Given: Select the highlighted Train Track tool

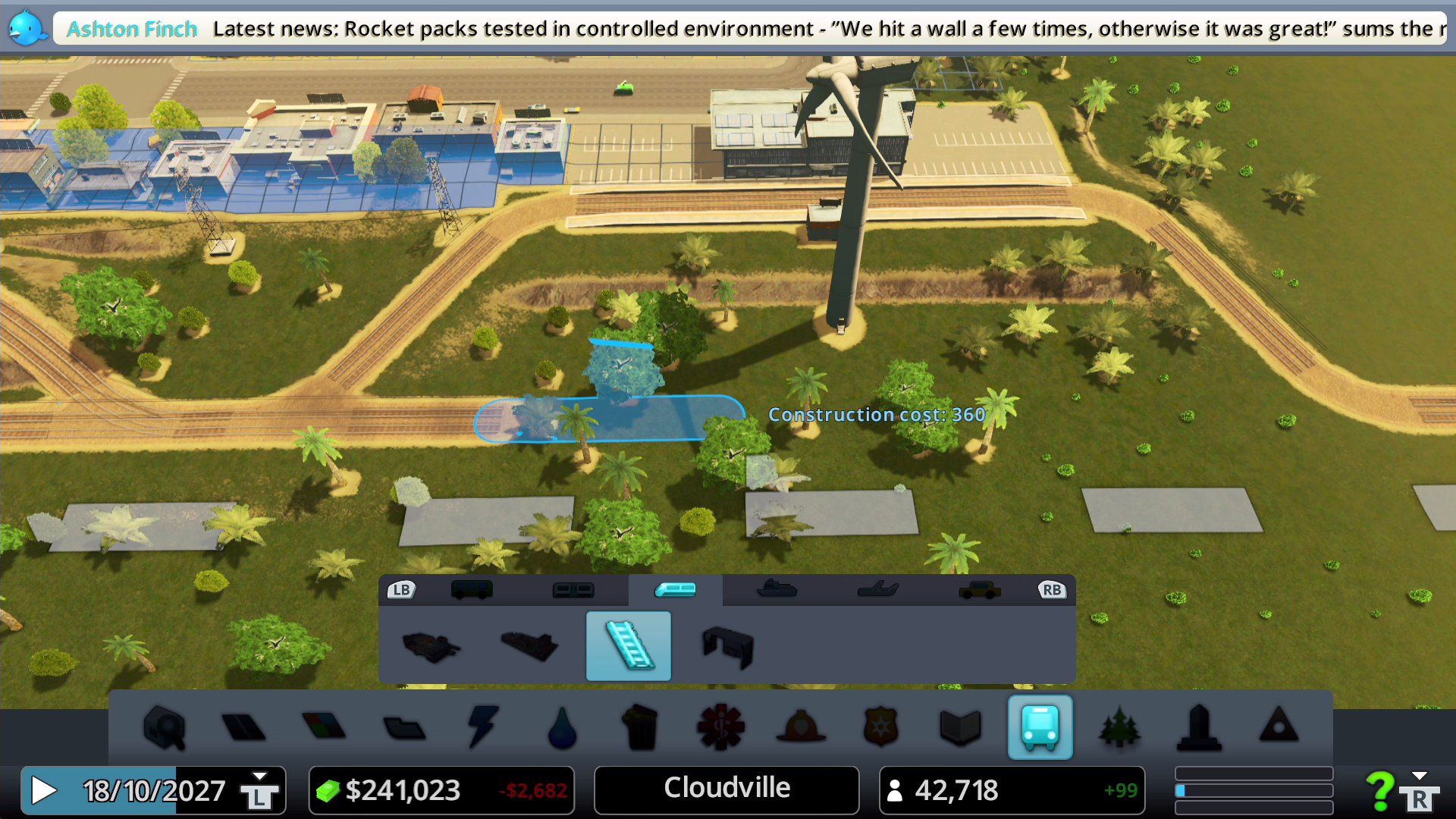Looking at the screenshot, I should (627, 646).
